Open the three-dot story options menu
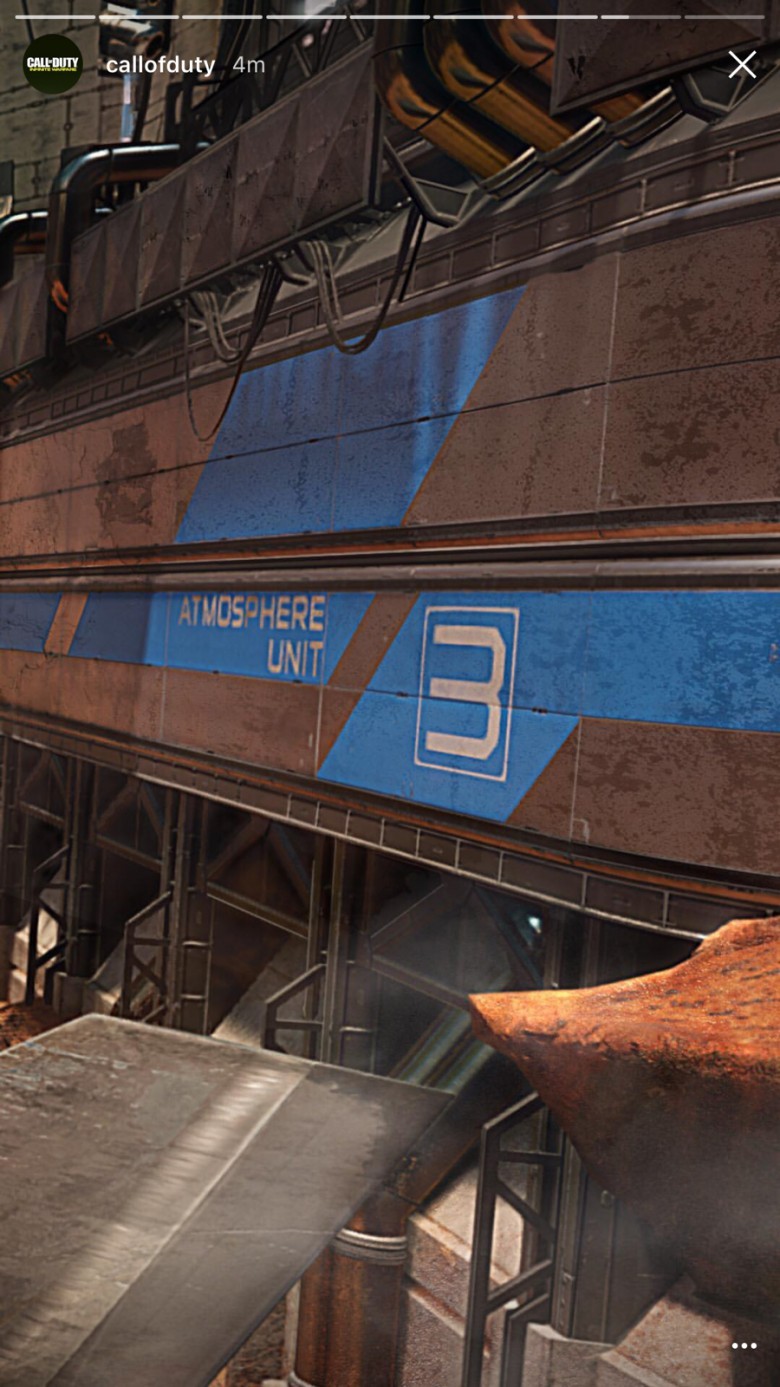The height and width of the screenshot is (1387, 780). click(744, 1346)
